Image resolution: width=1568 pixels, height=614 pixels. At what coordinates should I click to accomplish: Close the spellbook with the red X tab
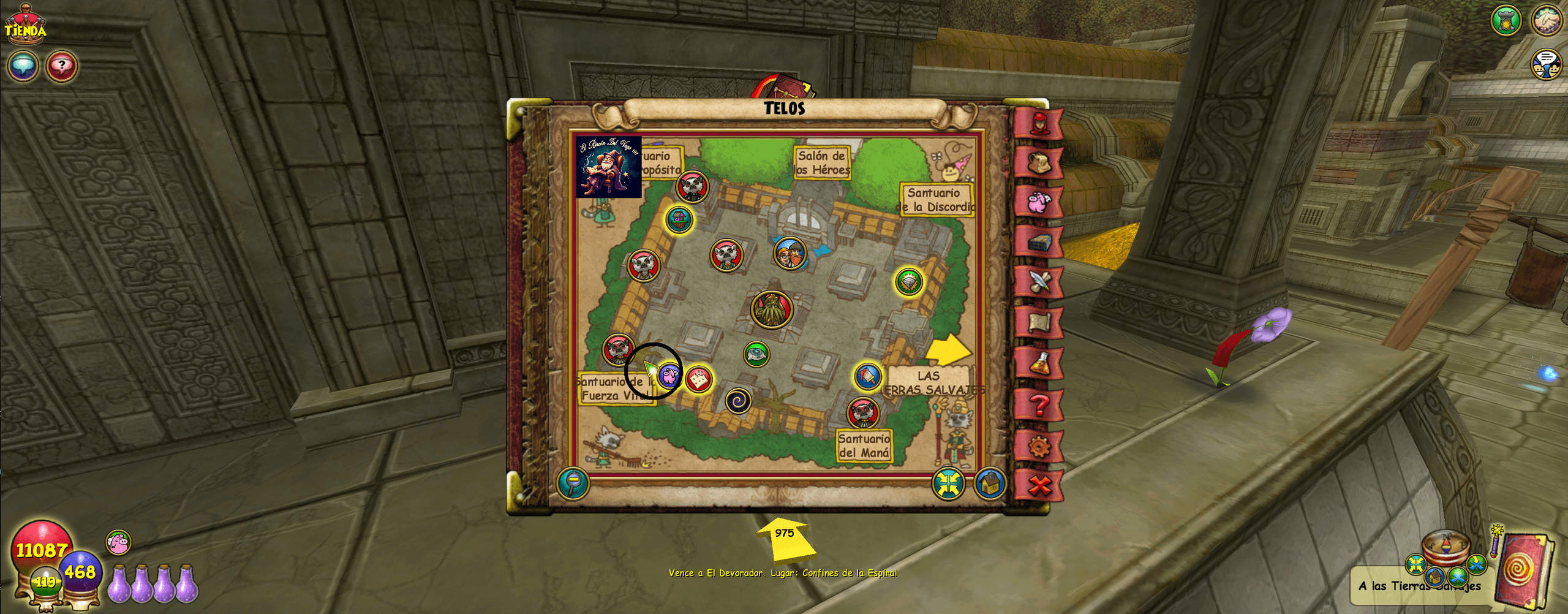pyautogui.click(x=1039, y=486)
